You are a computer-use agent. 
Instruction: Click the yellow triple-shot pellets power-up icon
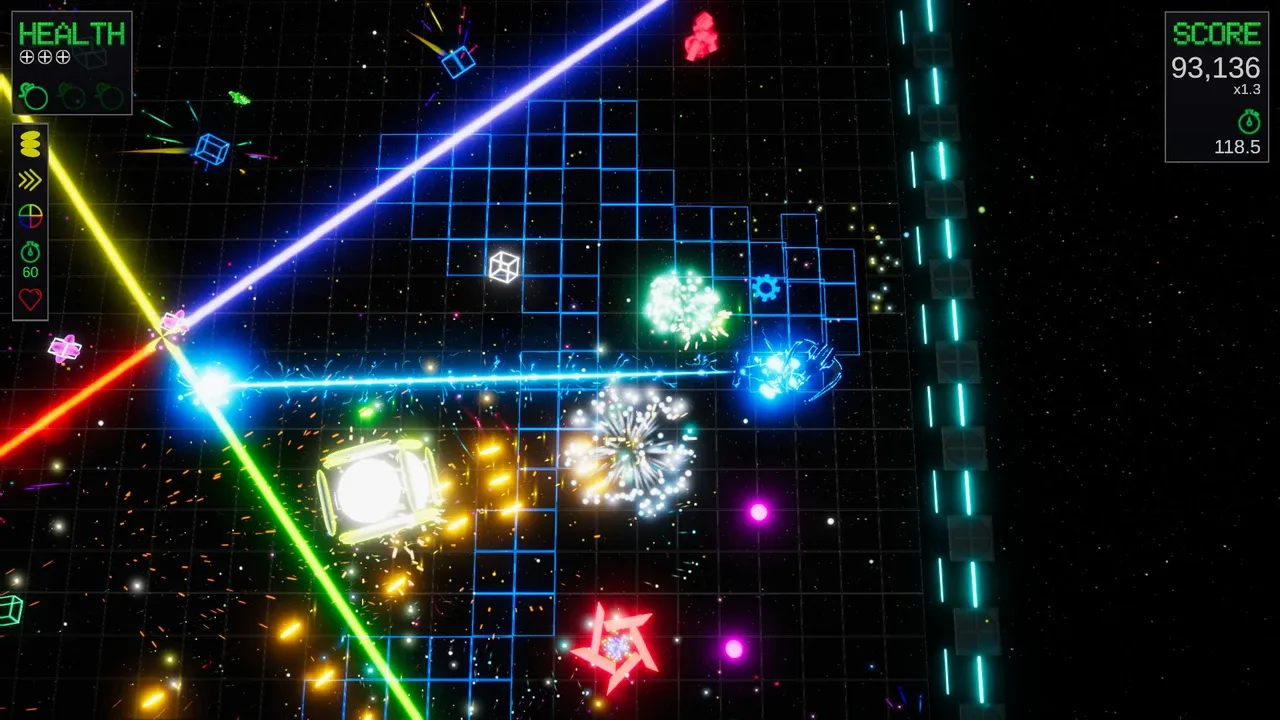29,146
